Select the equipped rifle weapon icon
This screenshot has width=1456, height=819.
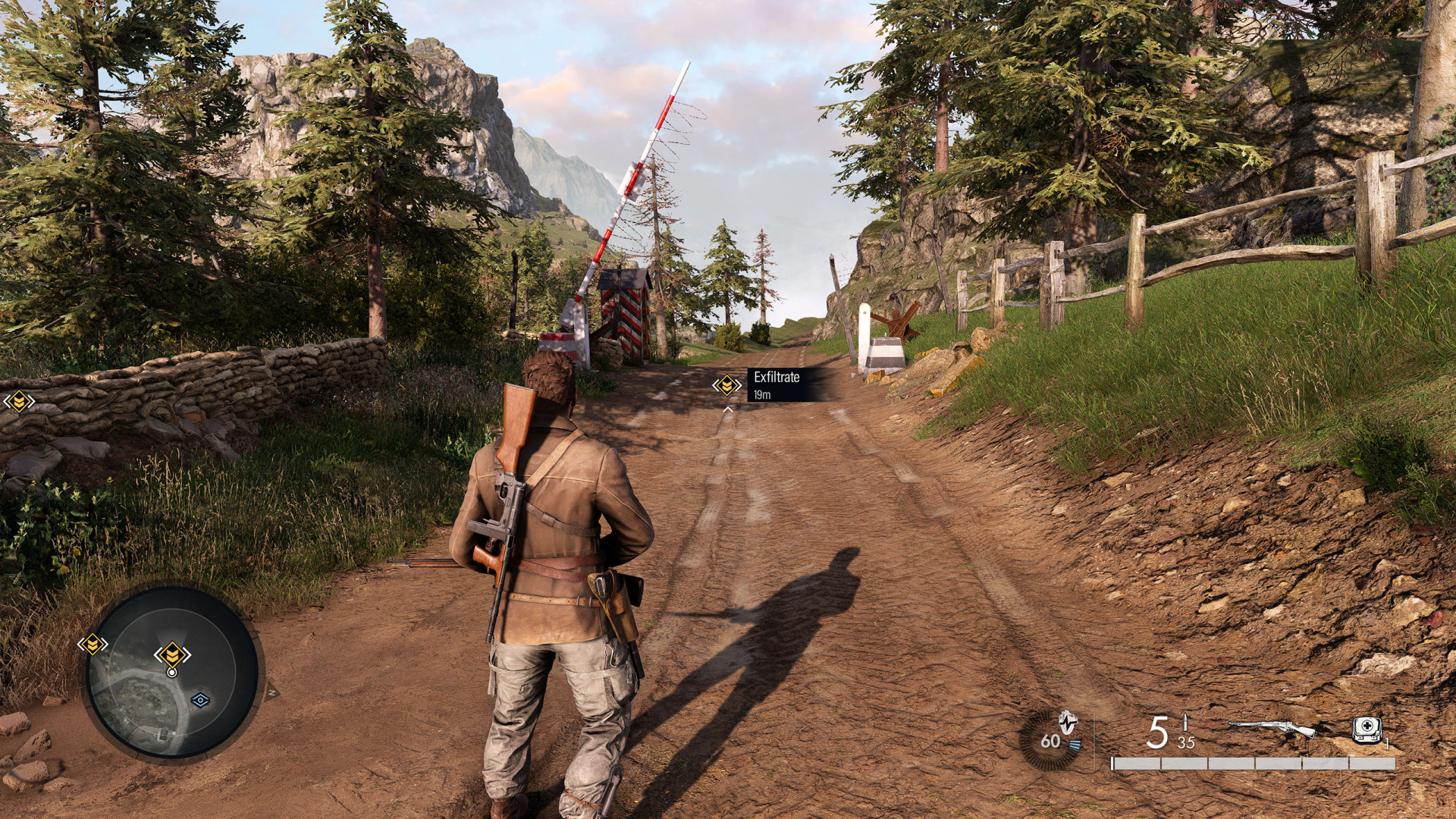coord(1271,728)
